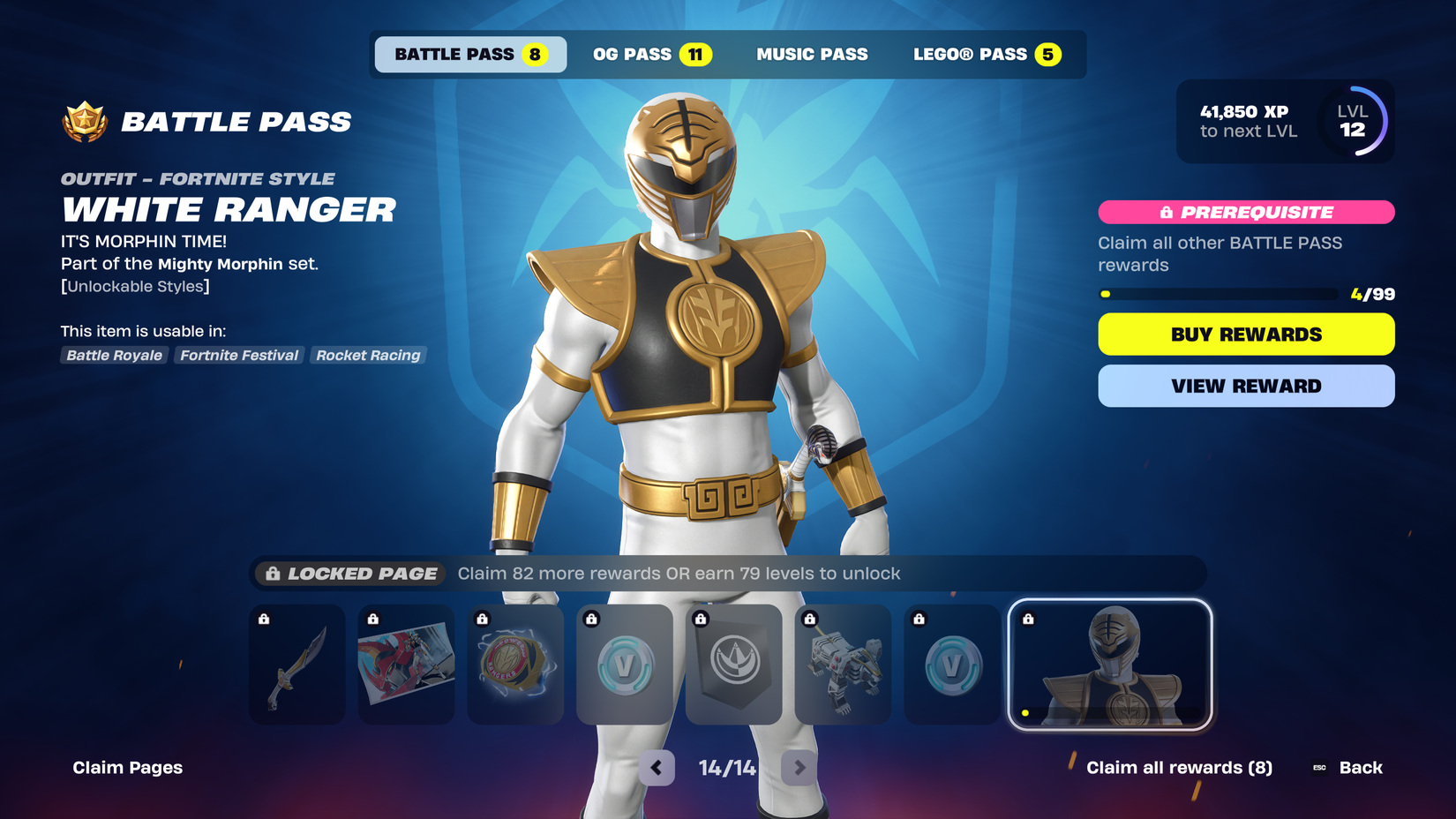The image size is (1456, 819).
Task: Switch to the OG PASS tab
Action: coord(650,54)
